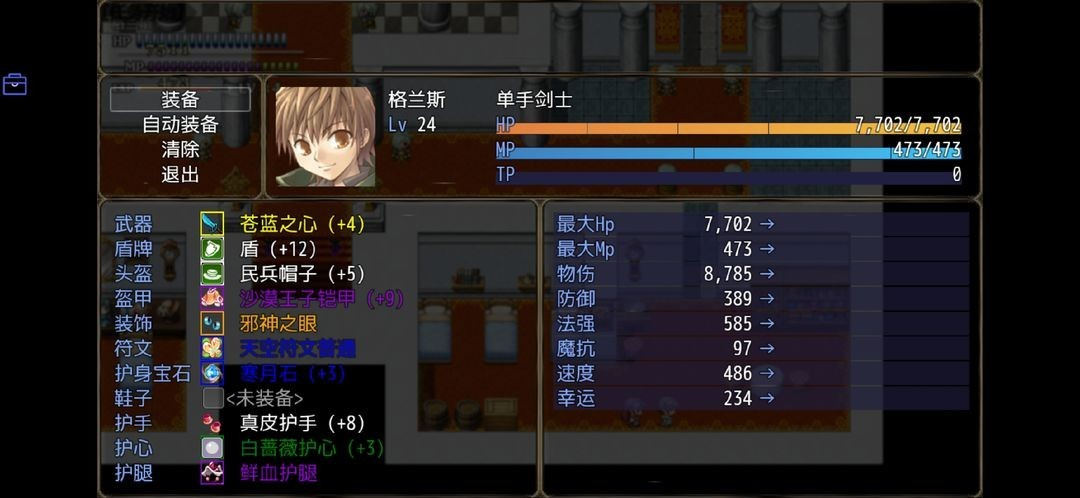Select the 真皮护手 gloves slot
Viewport: 1080px width, 498px height.
pyautogui.click(x=302, y=424)
